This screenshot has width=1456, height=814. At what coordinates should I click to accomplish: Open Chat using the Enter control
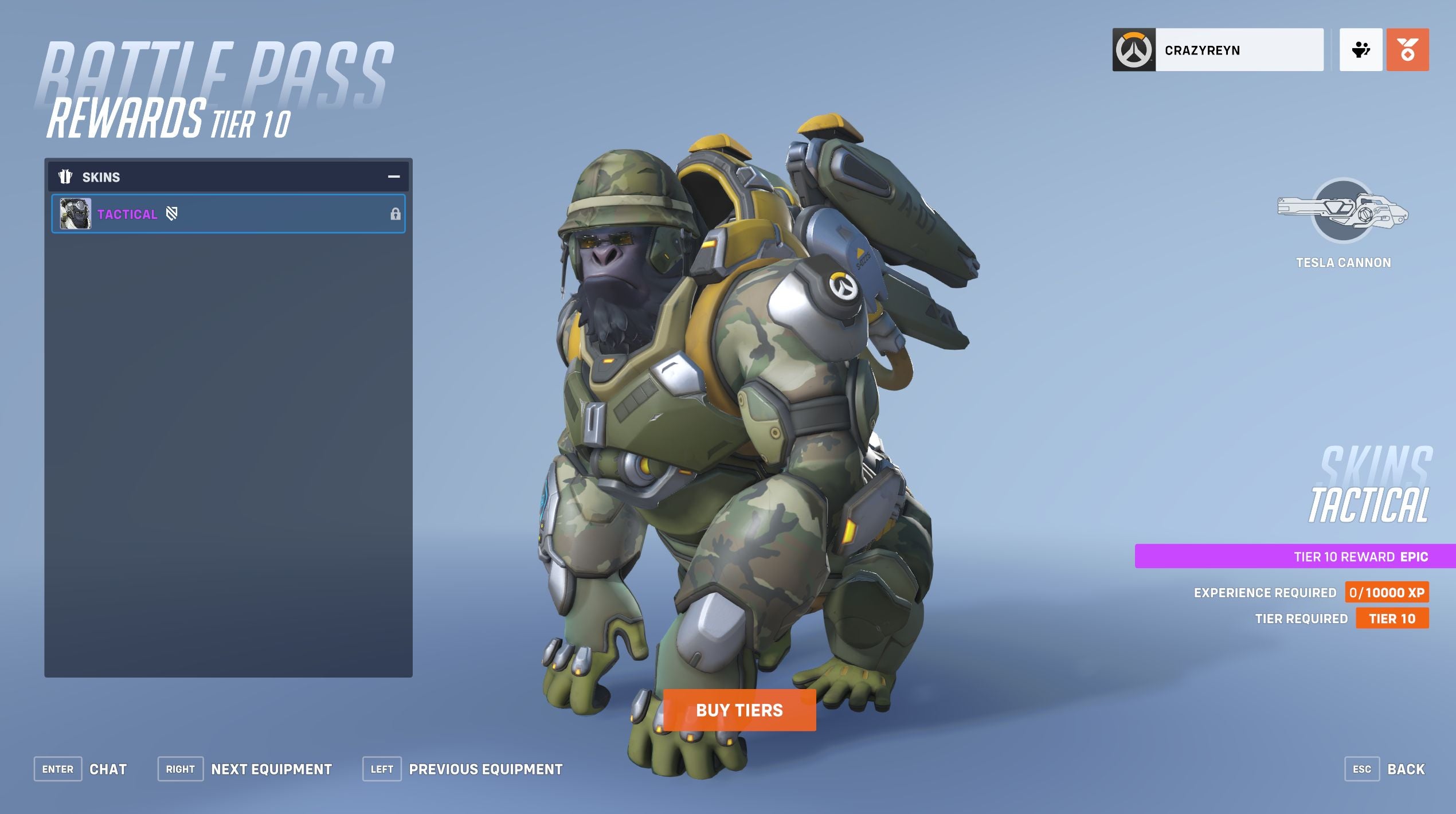click(x=57, y=769)
